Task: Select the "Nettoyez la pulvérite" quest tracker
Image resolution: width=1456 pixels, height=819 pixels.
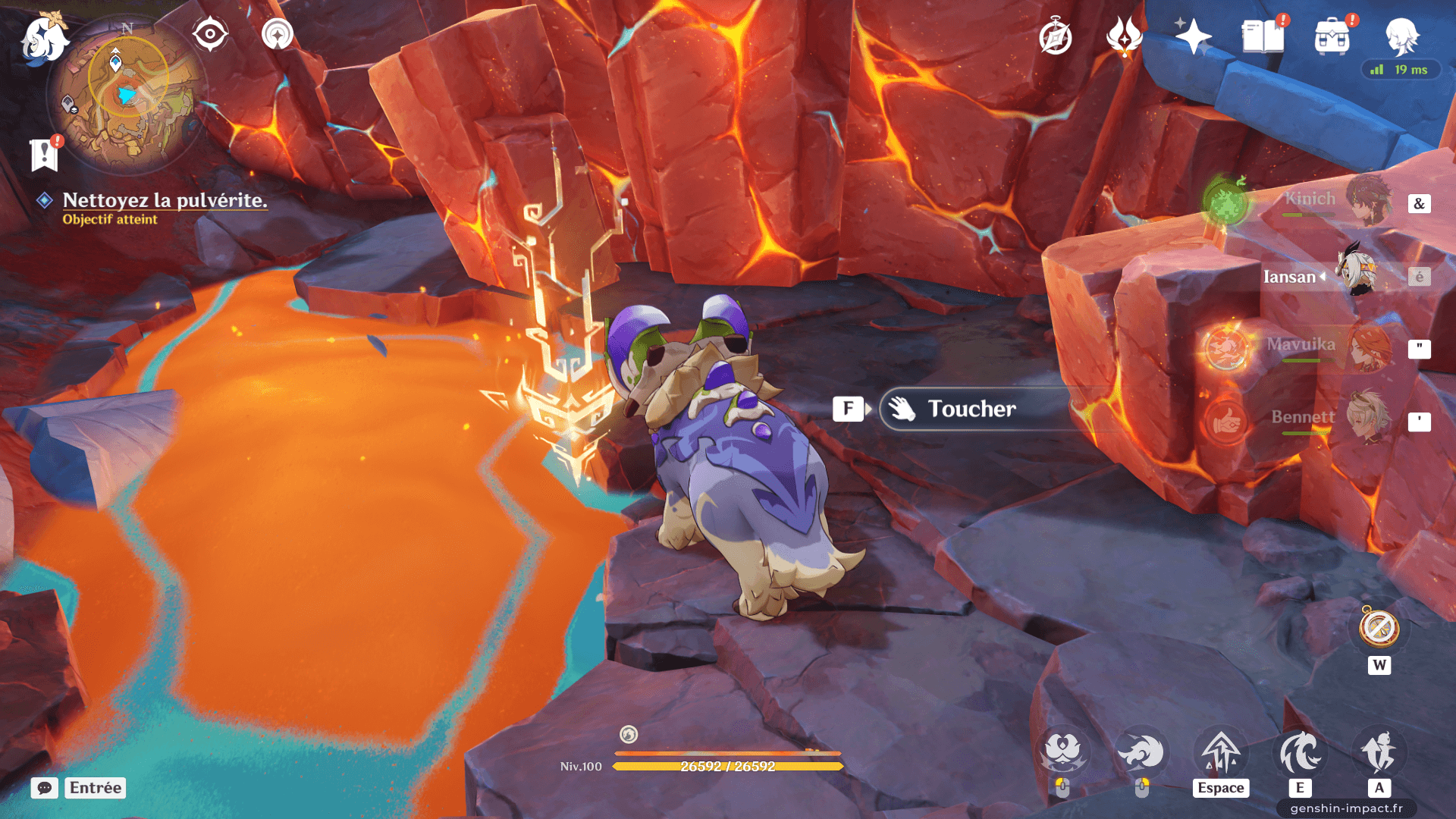Action: pyautogui.click(x=165, y=200)
